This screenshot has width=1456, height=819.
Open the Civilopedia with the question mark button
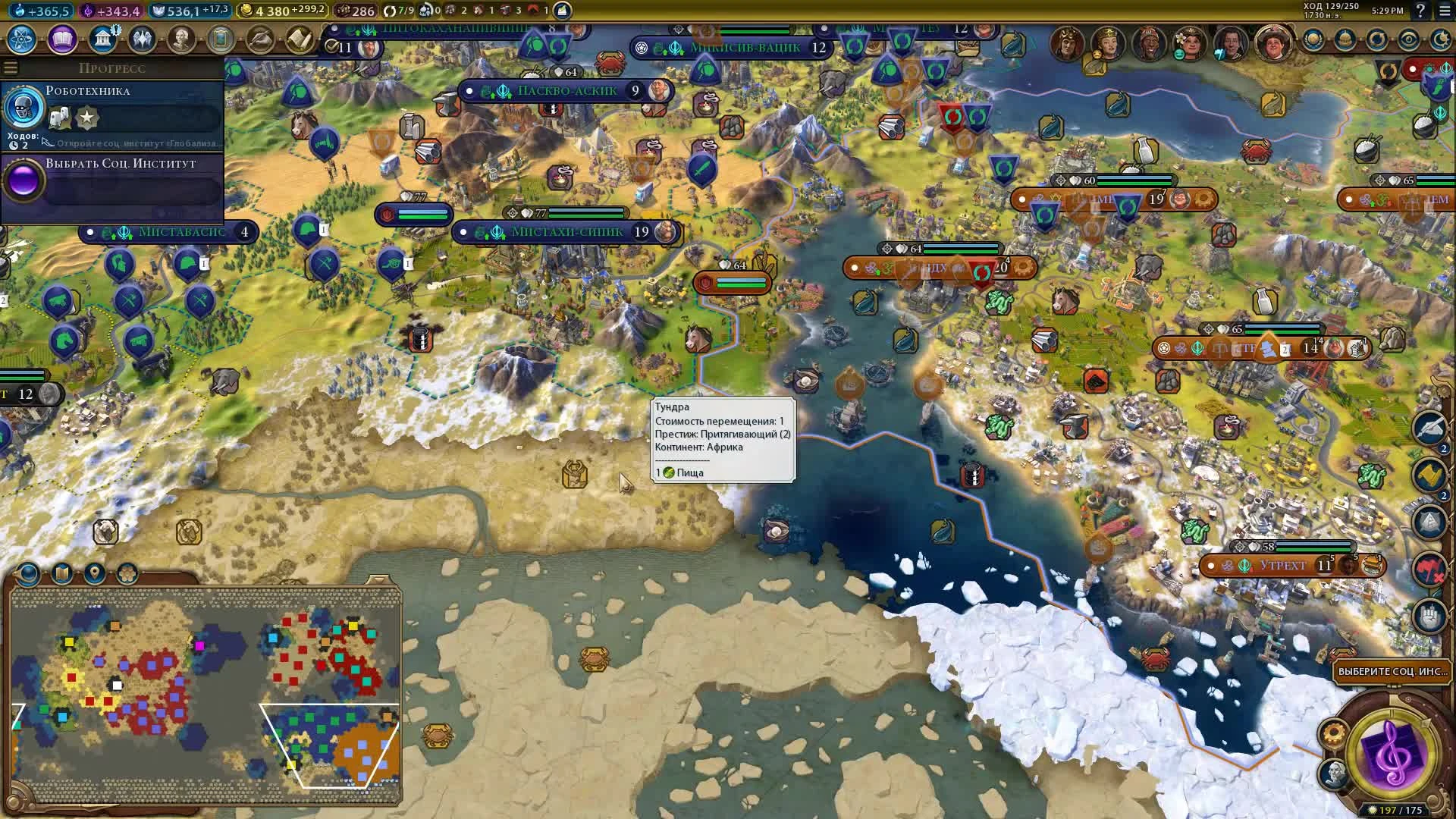click(1420, 11)
